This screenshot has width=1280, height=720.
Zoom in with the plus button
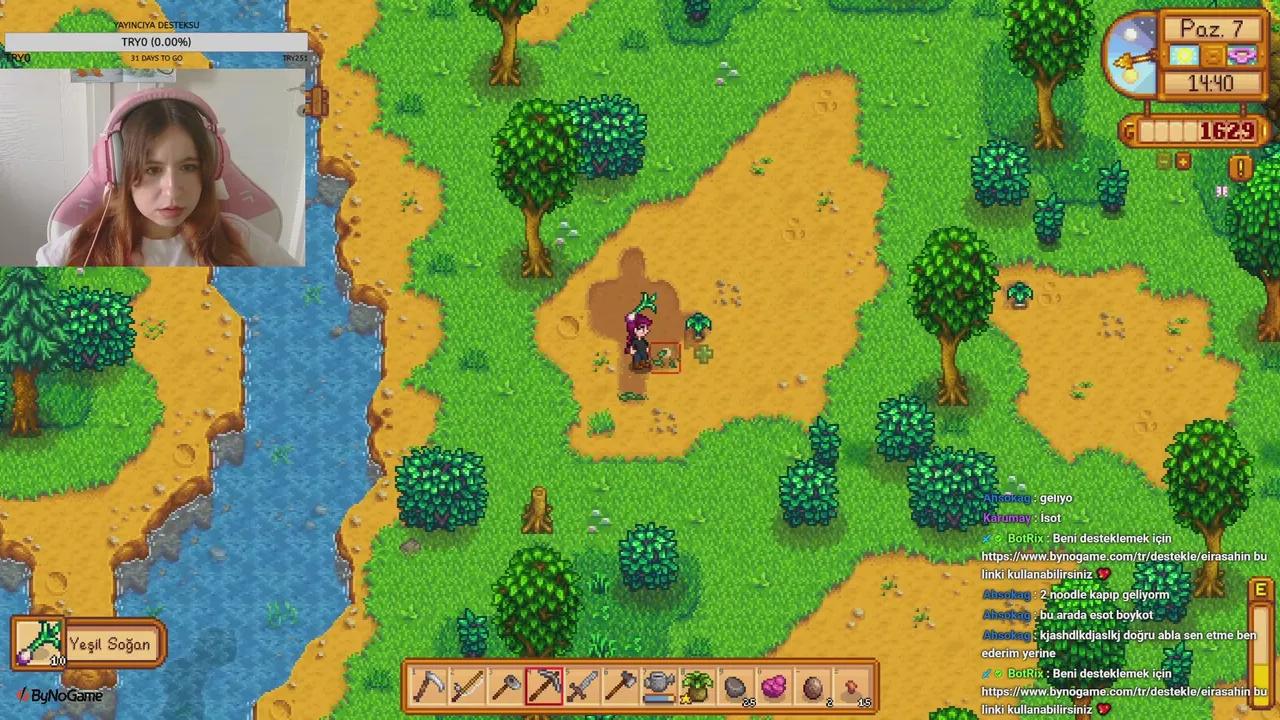click(1183, 161)
